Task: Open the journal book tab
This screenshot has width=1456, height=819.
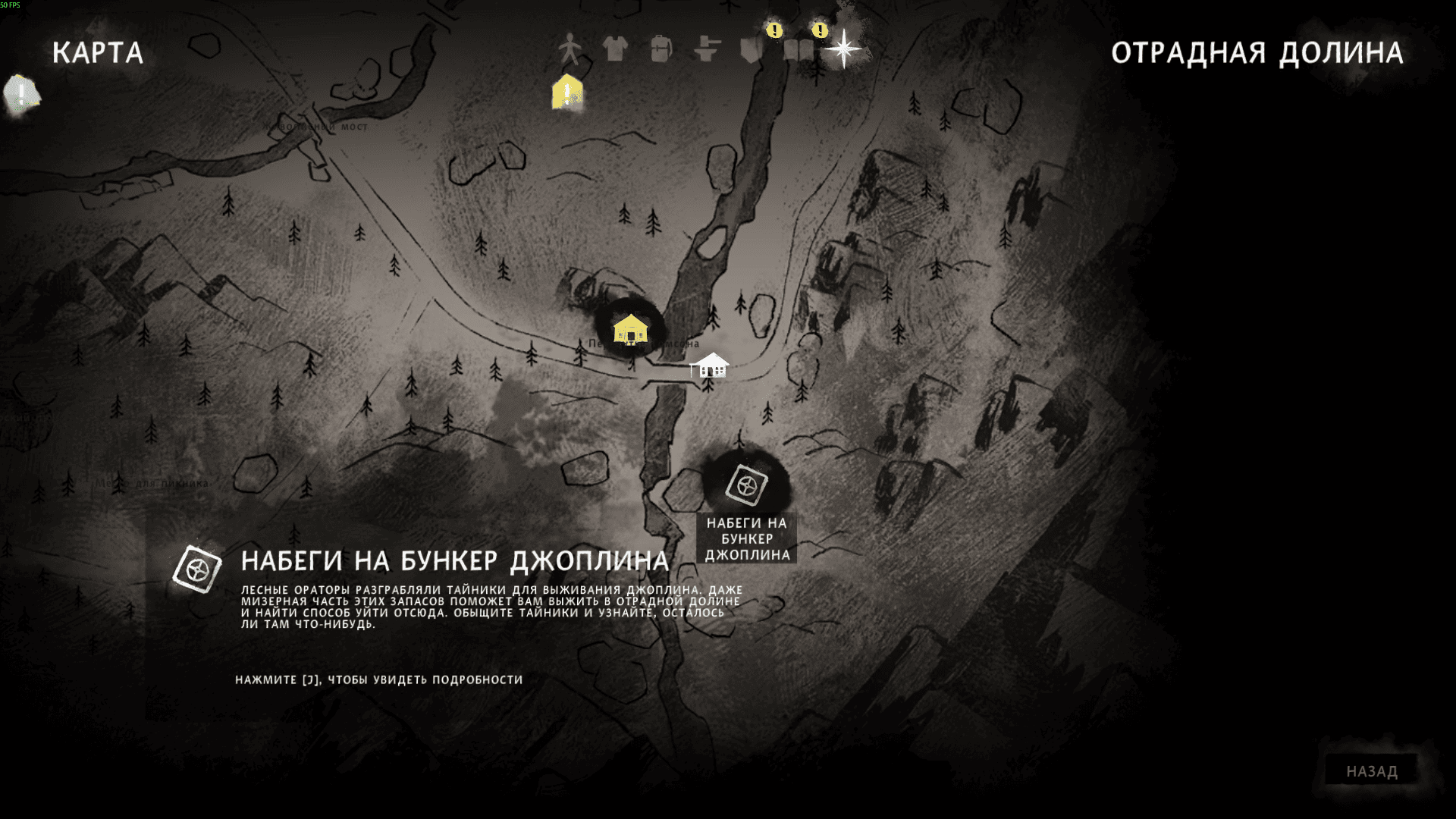Action: pos(799,49)
